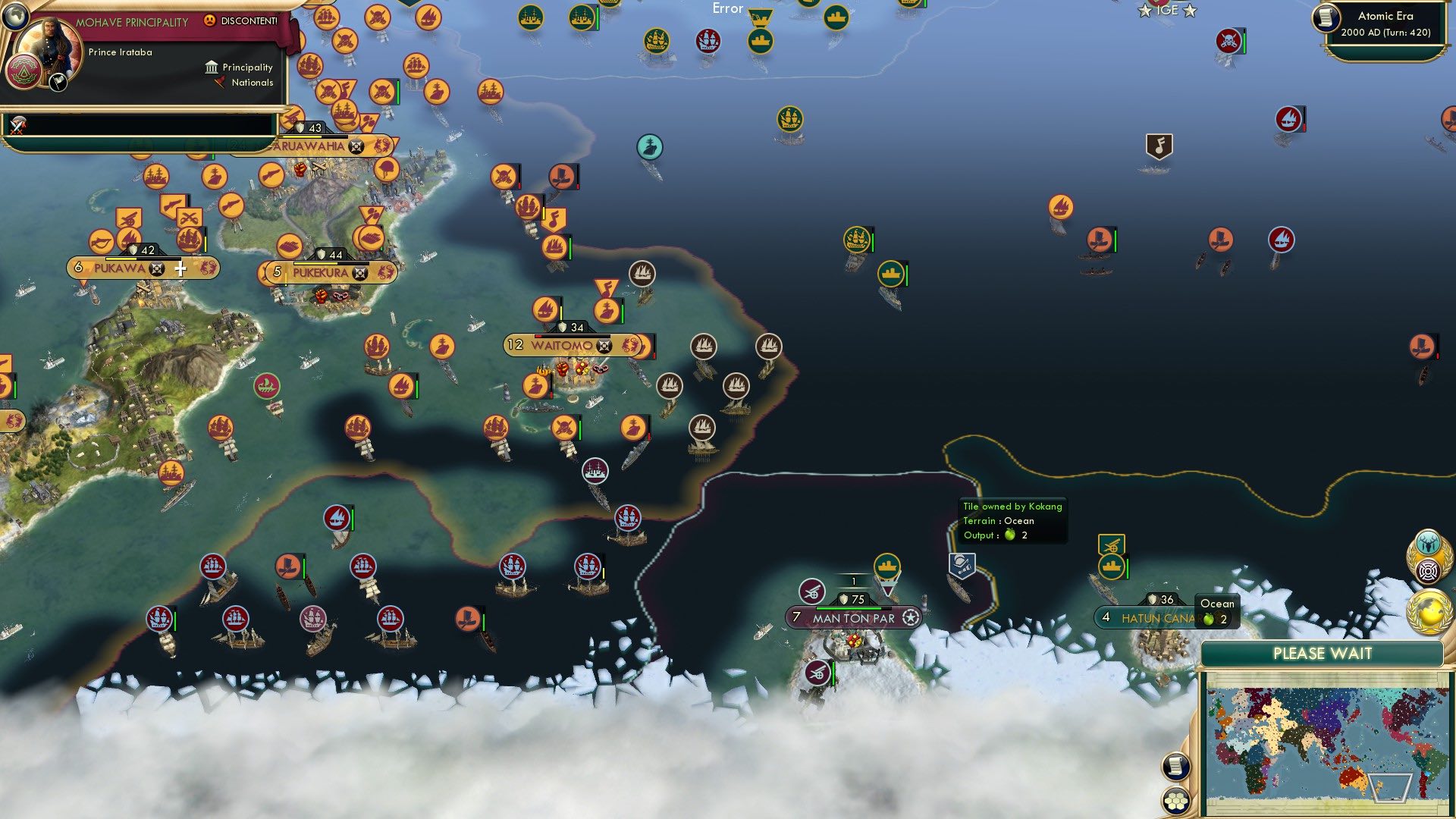
Task: Click the Error notification at top center
Action: [726, 8]
